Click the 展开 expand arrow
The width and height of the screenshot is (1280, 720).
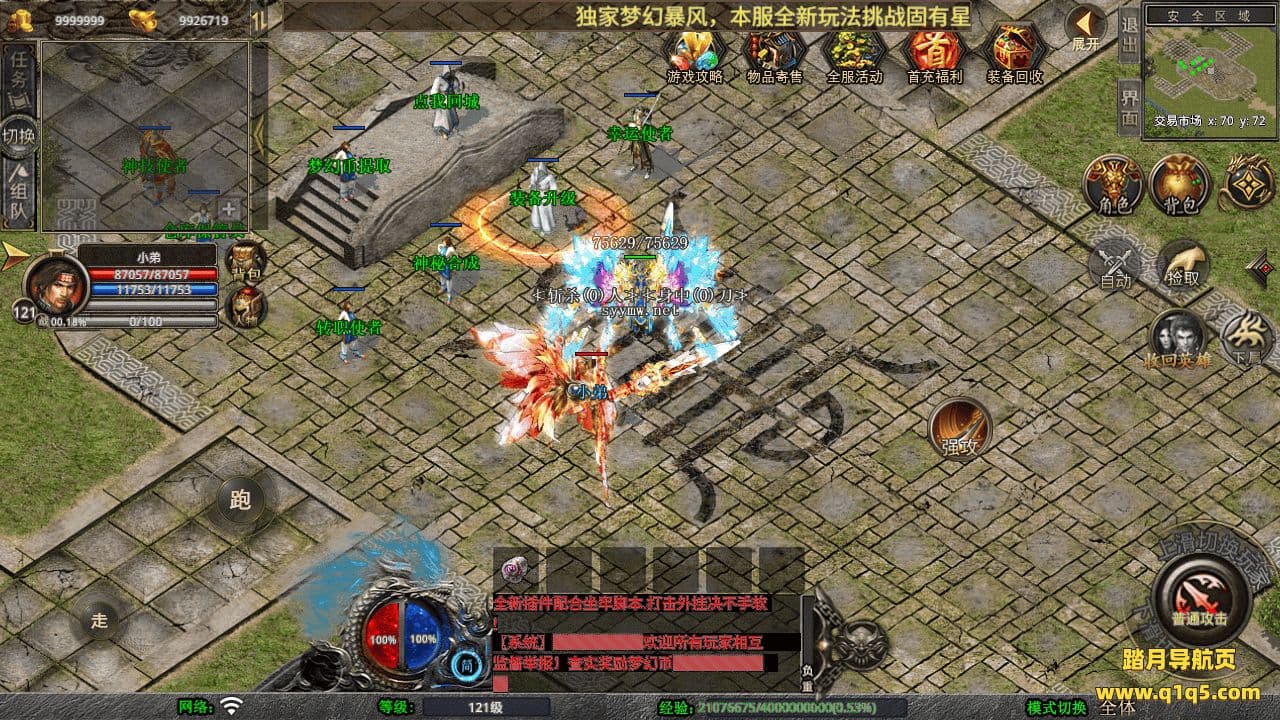(1085, 26)
